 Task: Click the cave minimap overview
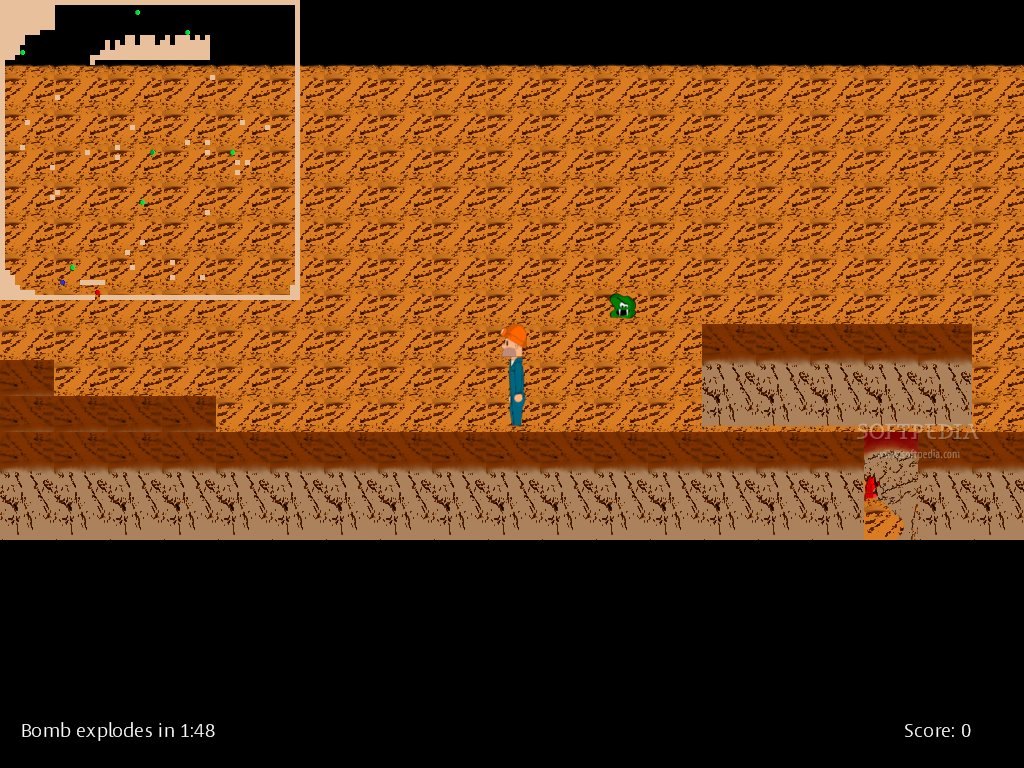point(150,150)
